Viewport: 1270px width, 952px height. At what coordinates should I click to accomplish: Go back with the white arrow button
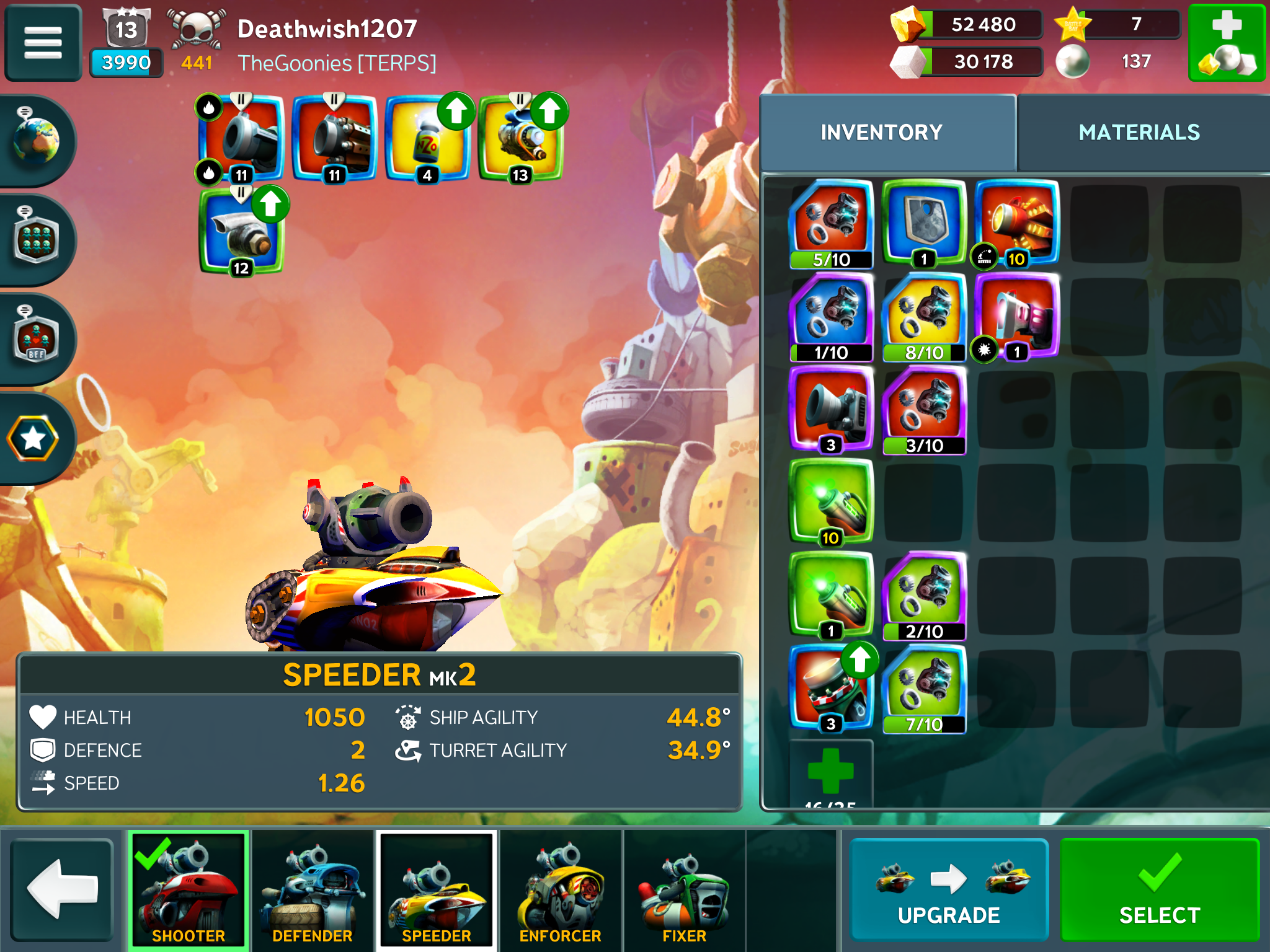click(62, 889)
